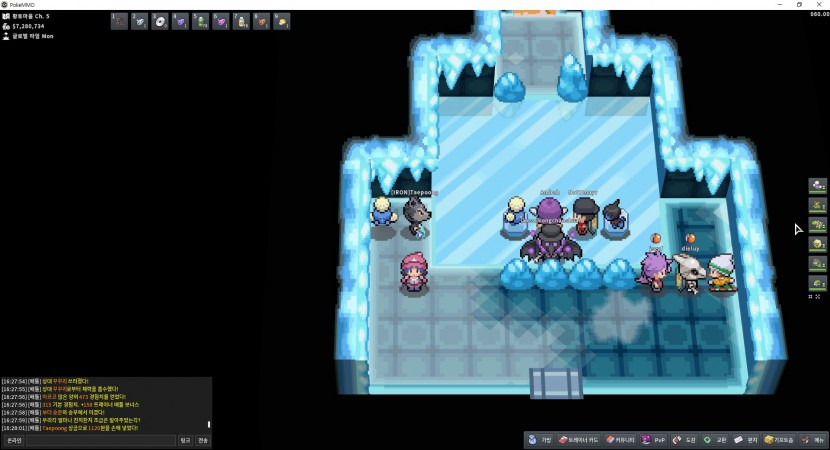830x450 pixels.
Task: Open the 커뮤니티 community panel
Action: 621,440
